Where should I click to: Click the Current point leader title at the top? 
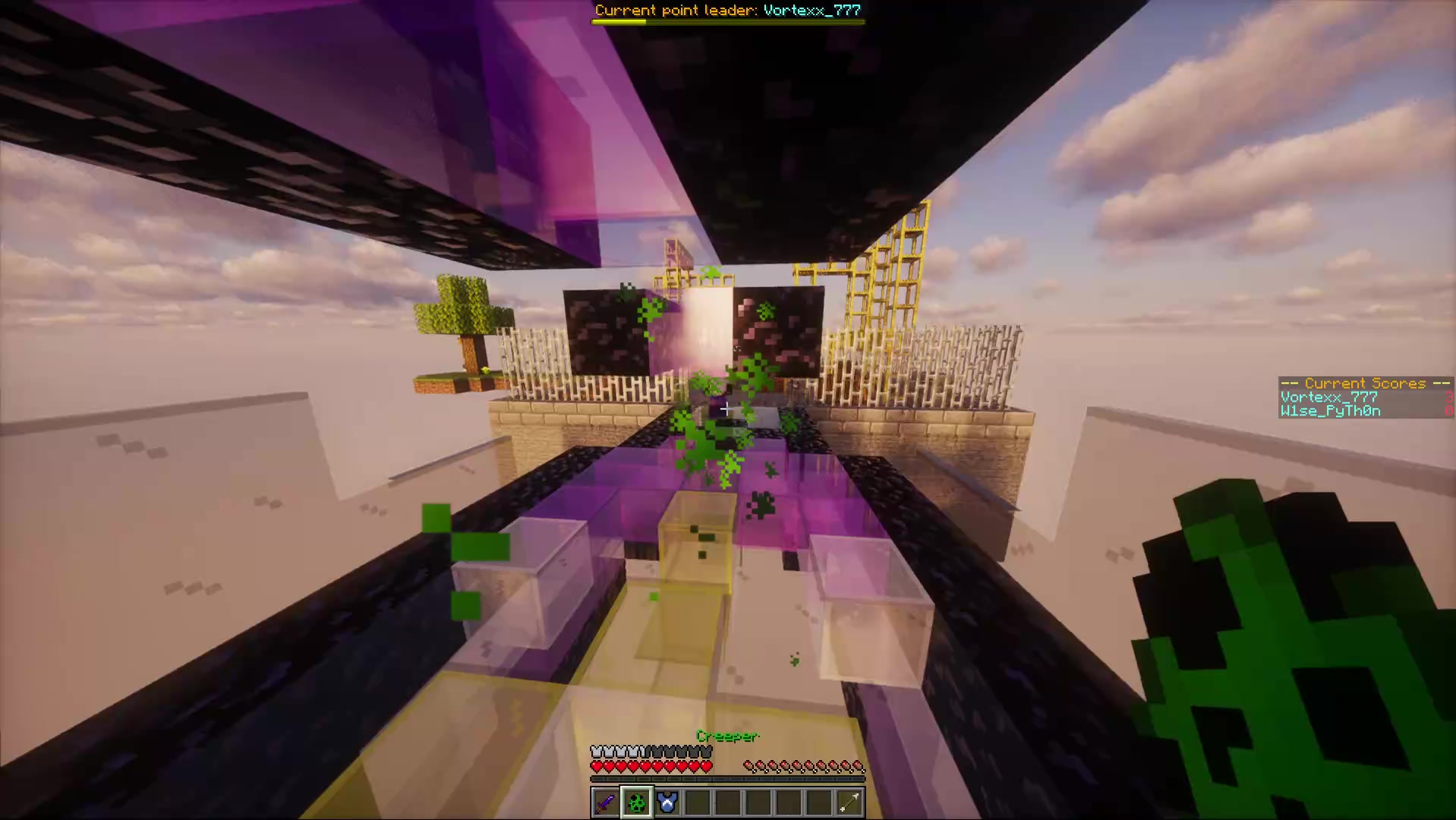click(x=727, y=10)
